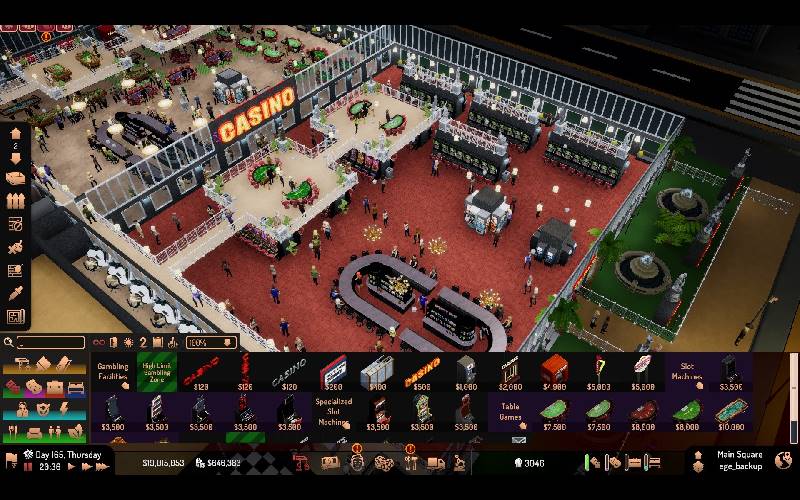This screenshot has height=500, width=800.
Task: Open the blueprint floor plan tool
Action: 15,317
